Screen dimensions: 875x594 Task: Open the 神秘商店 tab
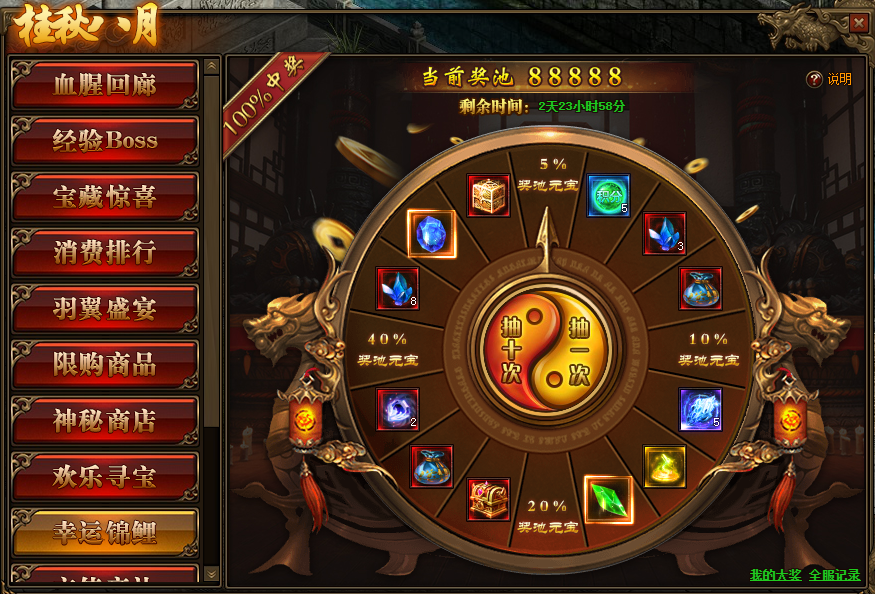[x=105, y=420]
